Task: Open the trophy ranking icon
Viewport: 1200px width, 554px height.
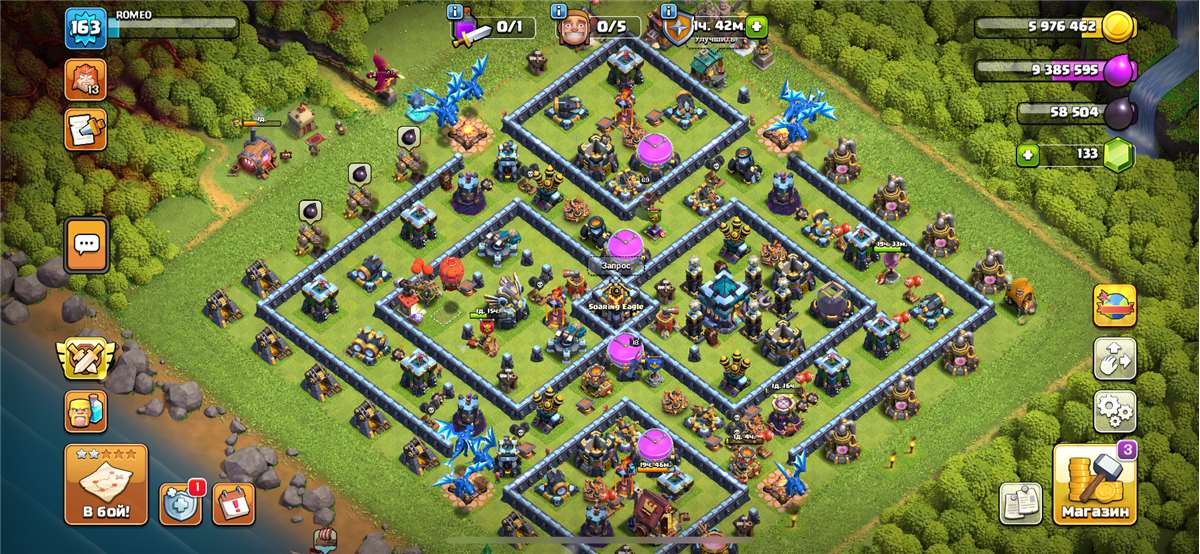Action: 85,79
